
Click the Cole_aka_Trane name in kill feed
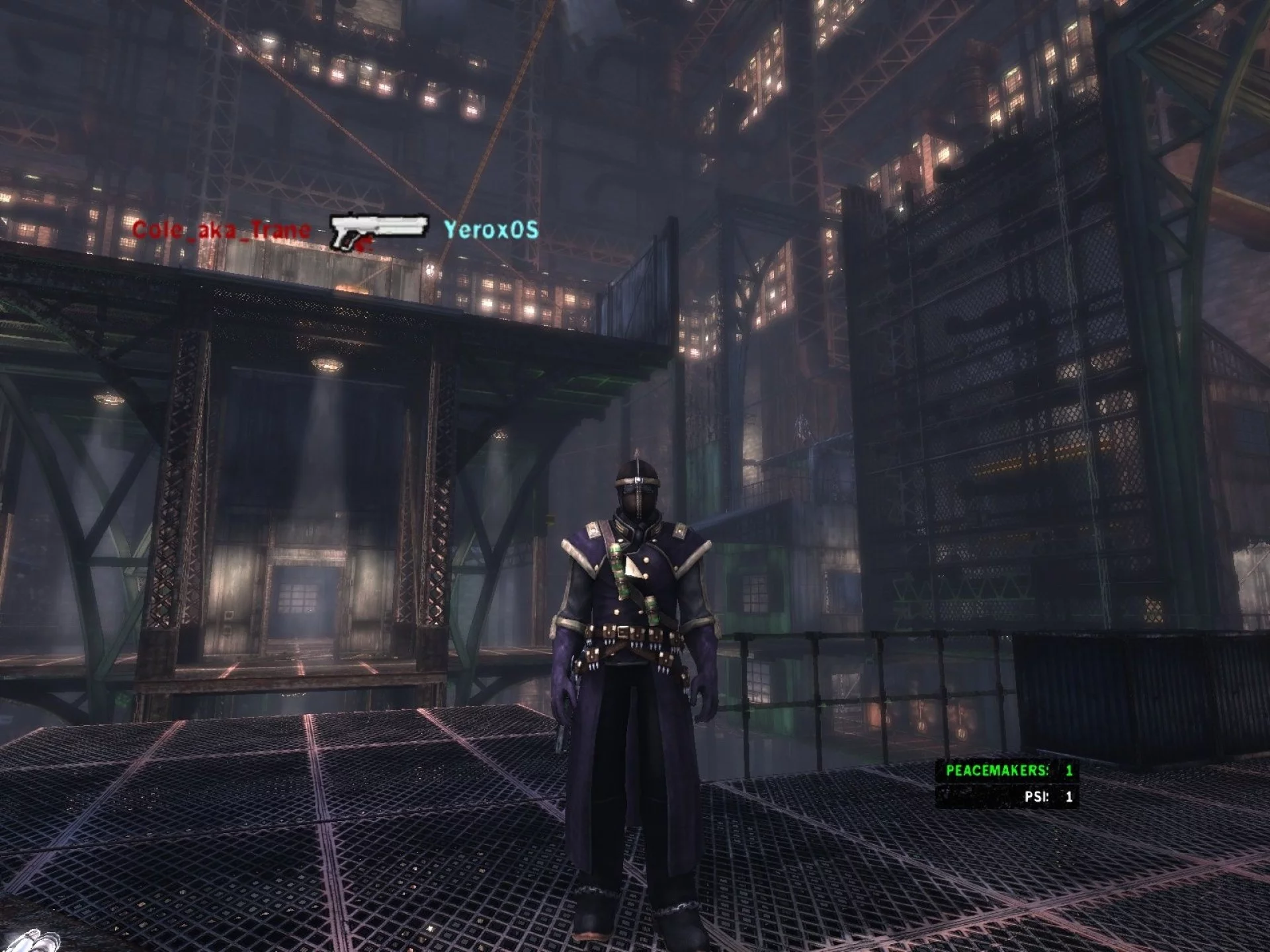(x=221, y=230)
